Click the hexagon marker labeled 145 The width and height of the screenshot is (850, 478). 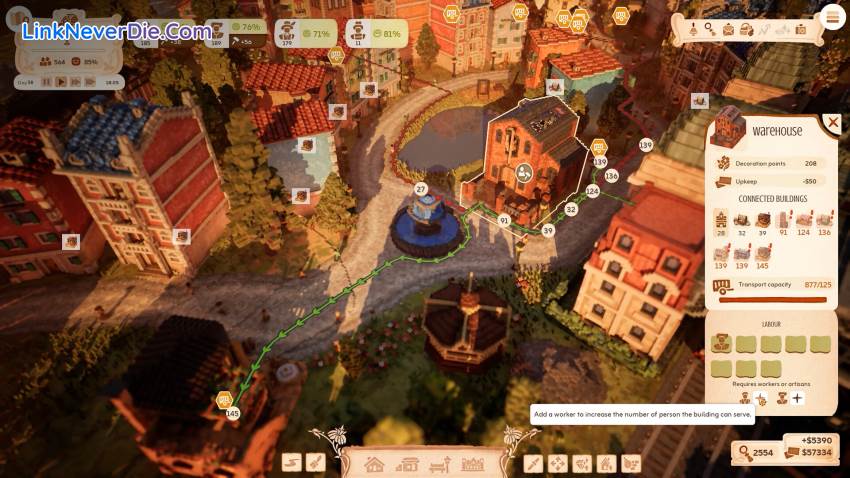pos(225,401)
